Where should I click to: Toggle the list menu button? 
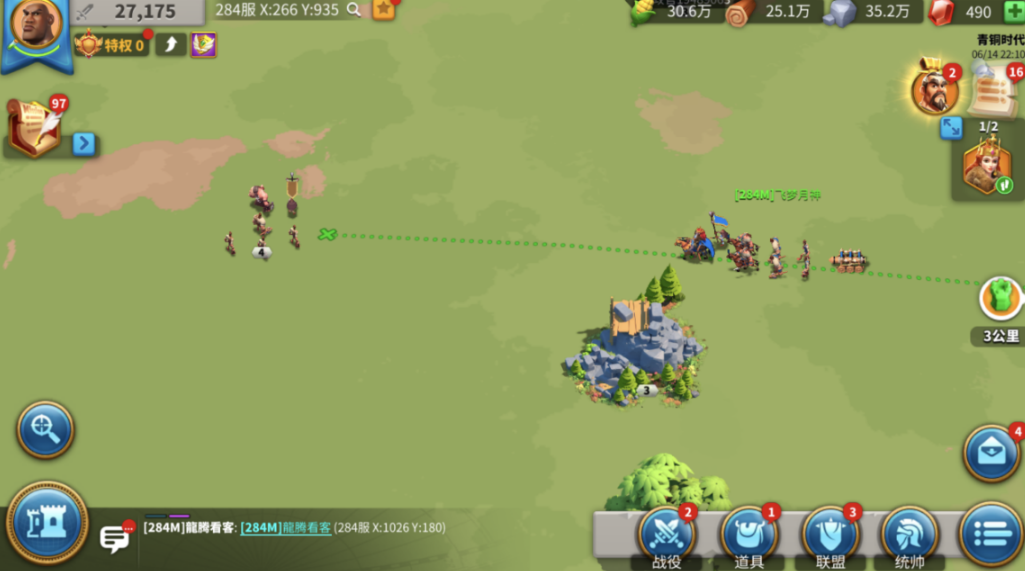coord(991,533)
